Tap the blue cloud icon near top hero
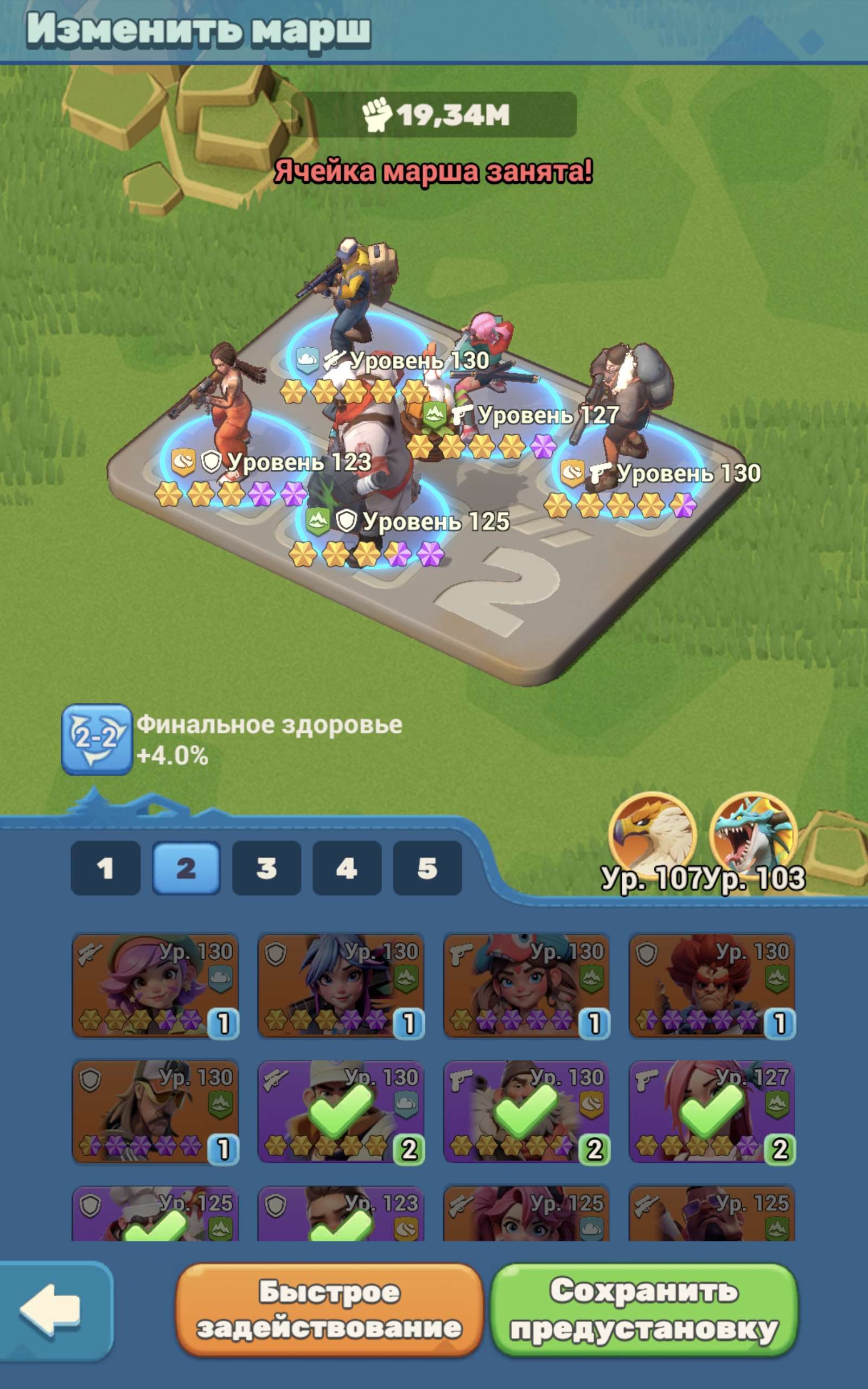The image size is (868, 1389). pos(309,360)
